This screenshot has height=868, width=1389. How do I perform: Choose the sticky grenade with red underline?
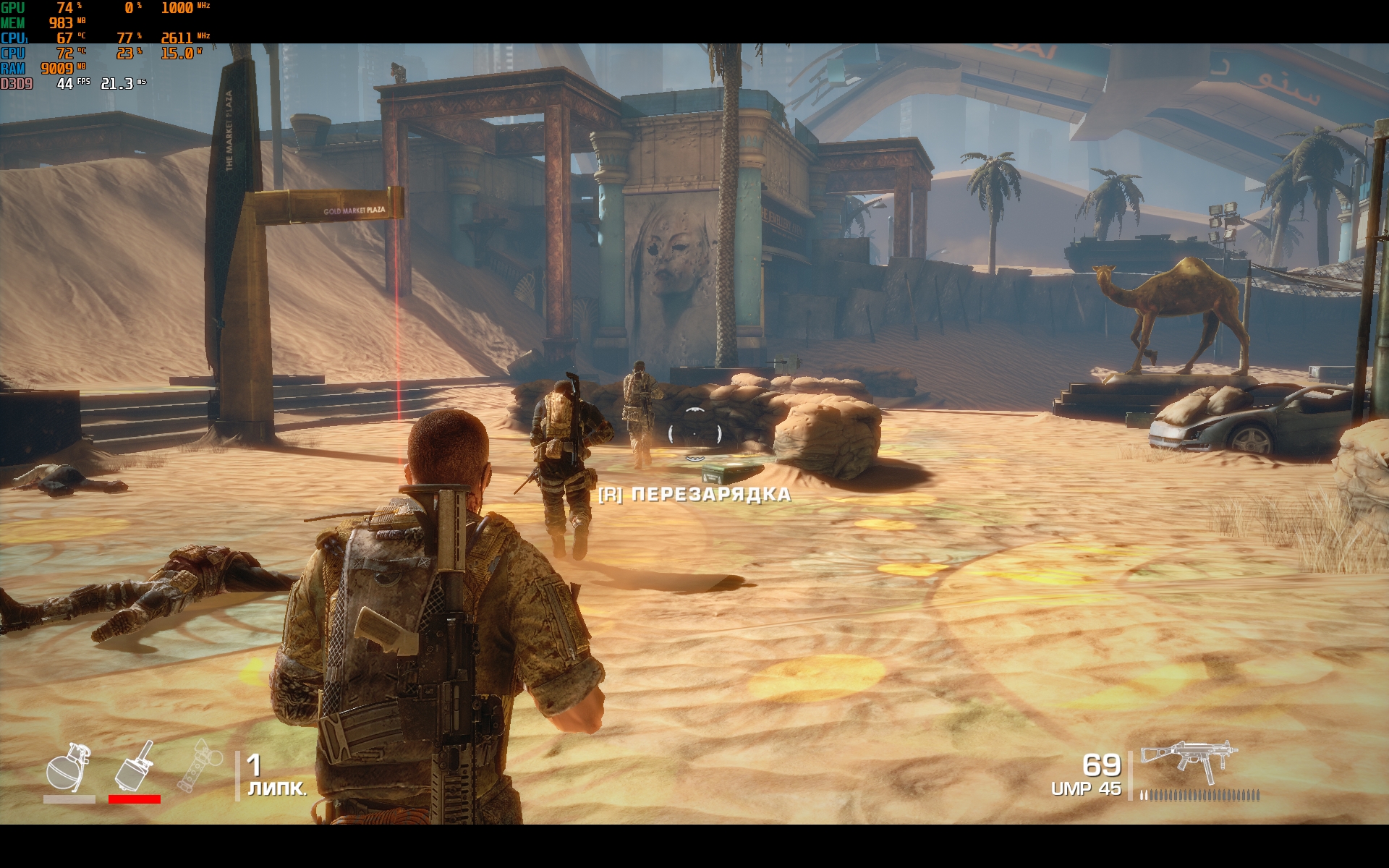[x=135, y=767]
